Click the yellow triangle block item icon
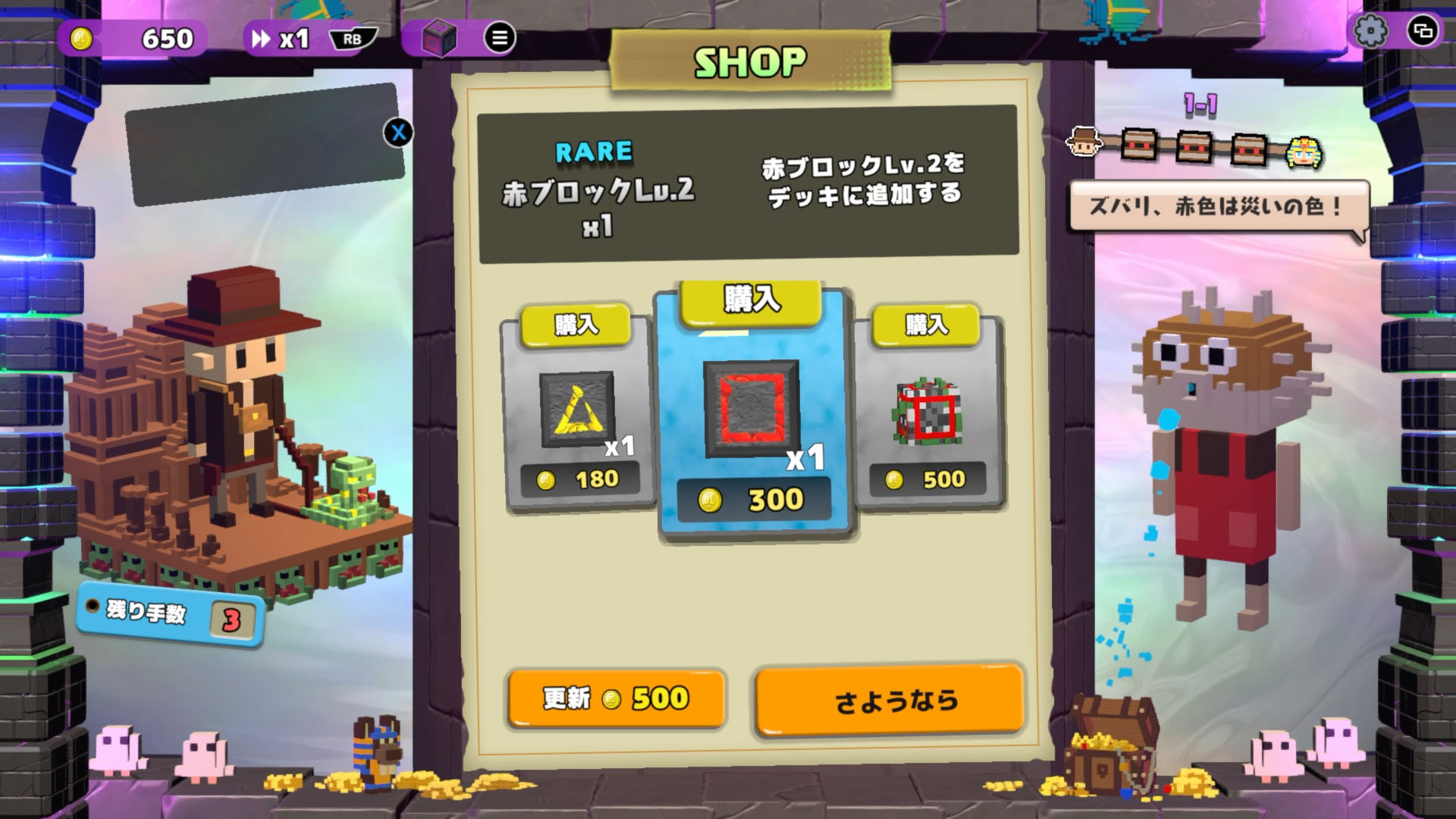This screenshot has width=1456, height=819. click(x=575, y=408)
